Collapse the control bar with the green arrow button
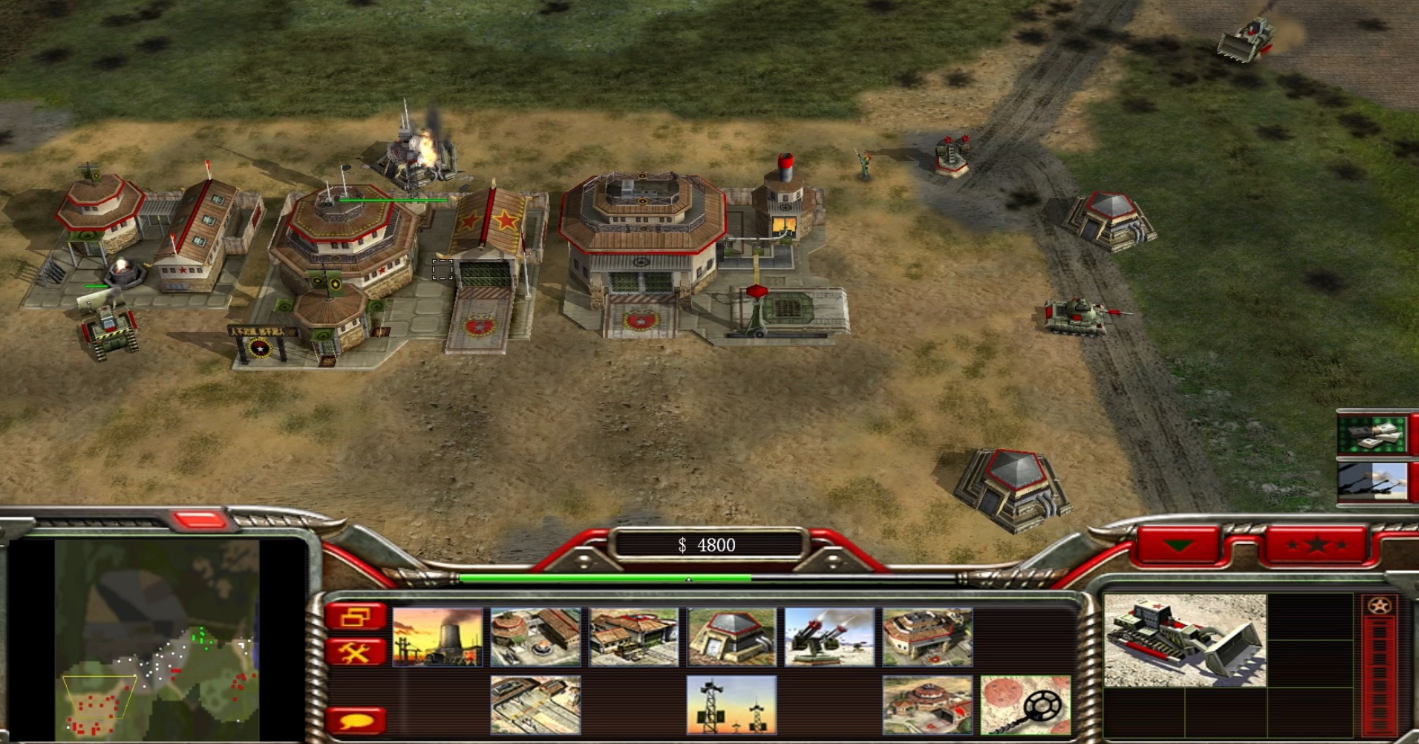Image resolution: width=1419 pixels, height=744 pixels. pyautogui.click(x=1179, y=545)
